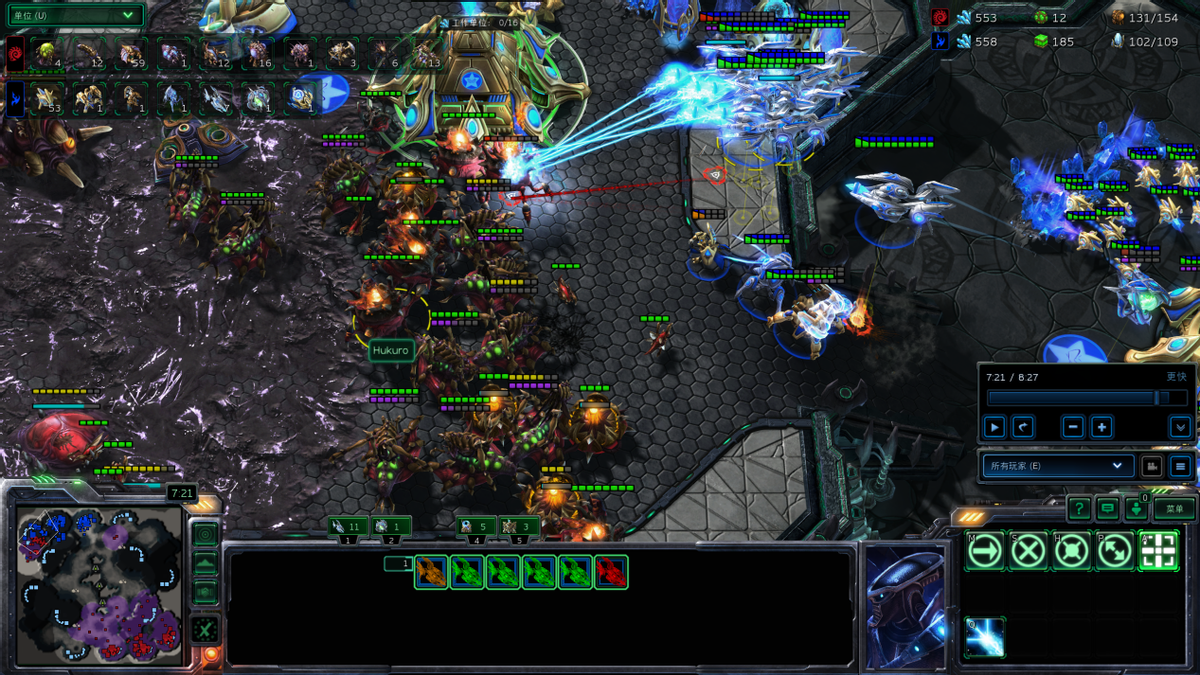
Task: Increase replay speed with the plus button
Action: coord(1101,427)
